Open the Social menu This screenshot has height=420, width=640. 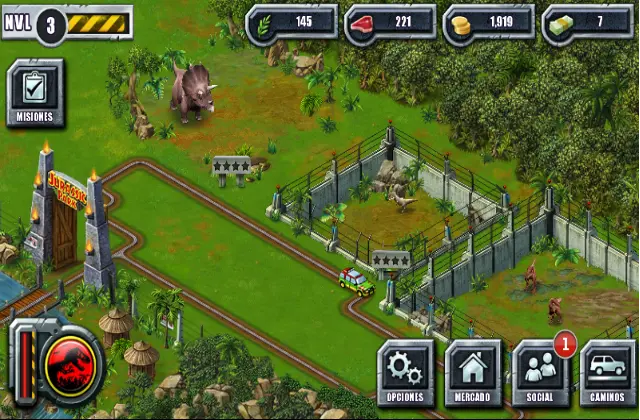click(x=541, y=372)
